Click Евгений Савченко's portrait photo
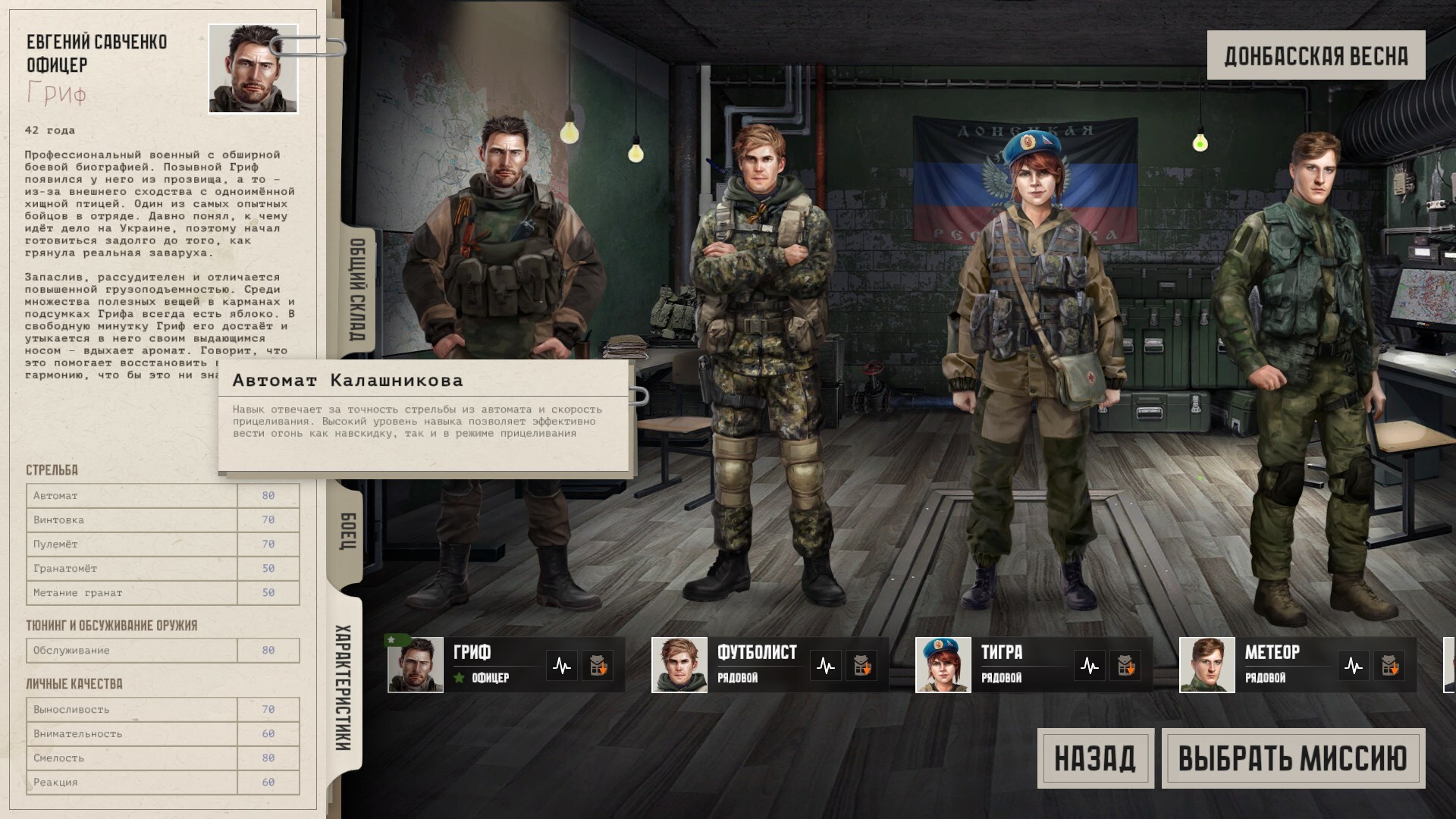Image resolution: width=1456 pixels, height=819 pixels. point(253,69)
